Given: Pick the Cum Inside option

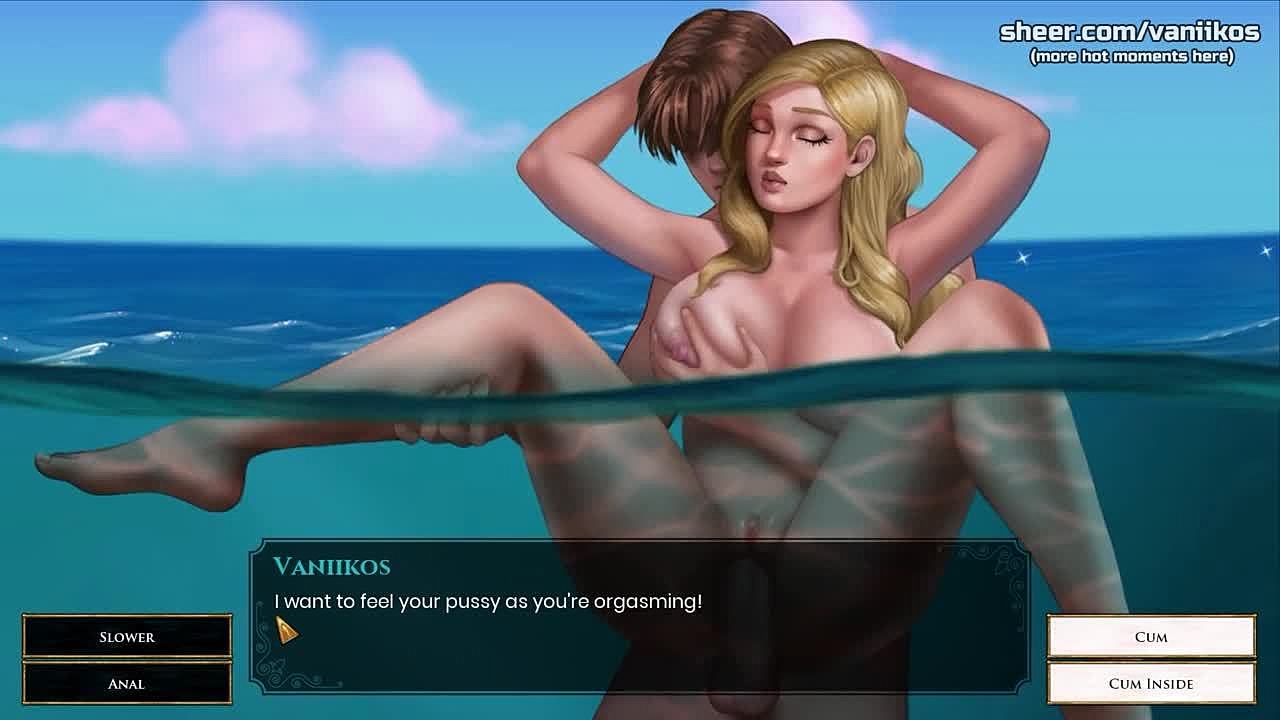Looking at the screenshot, I should (1151, 684).
